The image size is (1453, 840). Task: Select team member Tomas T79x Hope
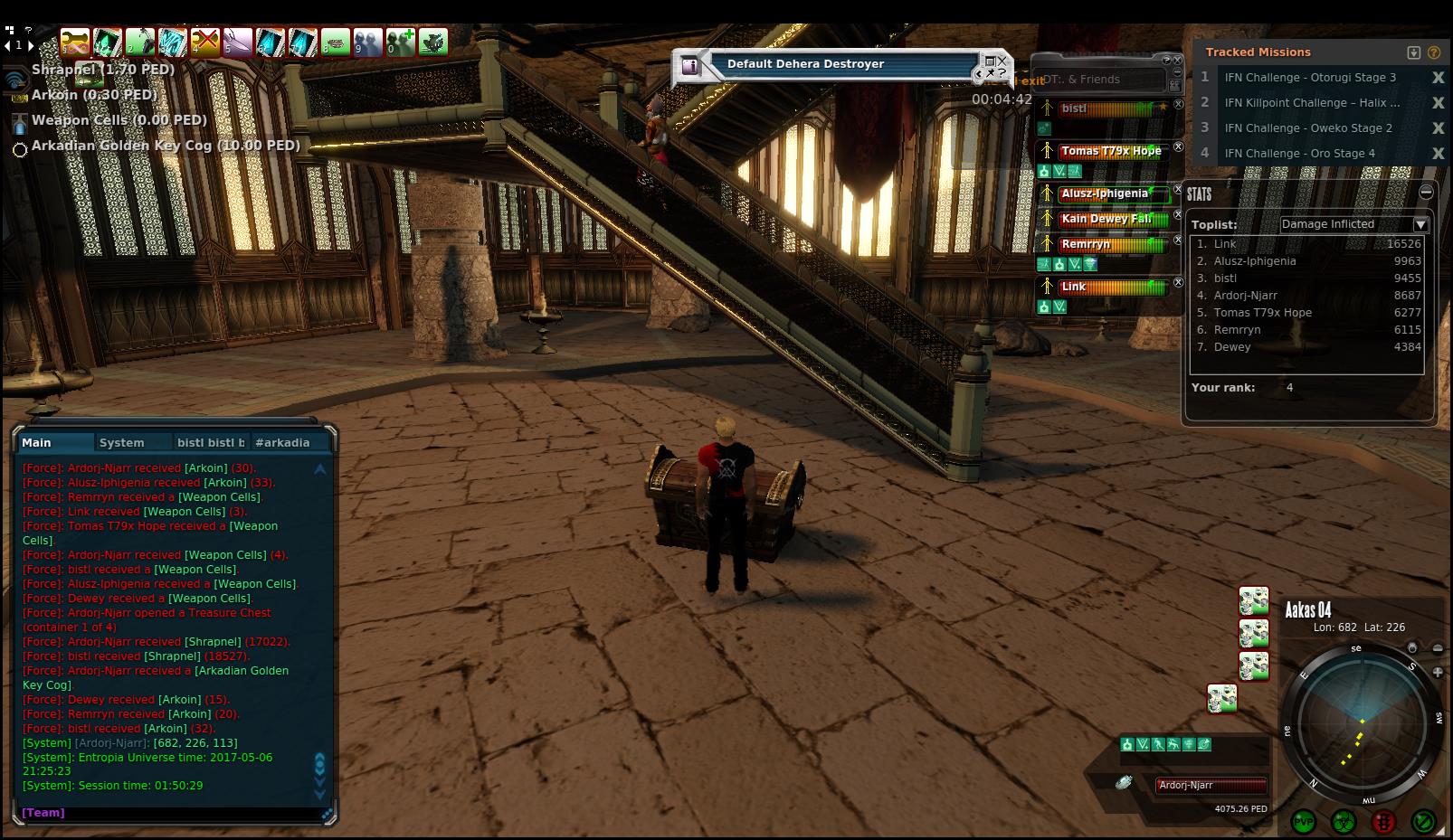point(1110,151)
